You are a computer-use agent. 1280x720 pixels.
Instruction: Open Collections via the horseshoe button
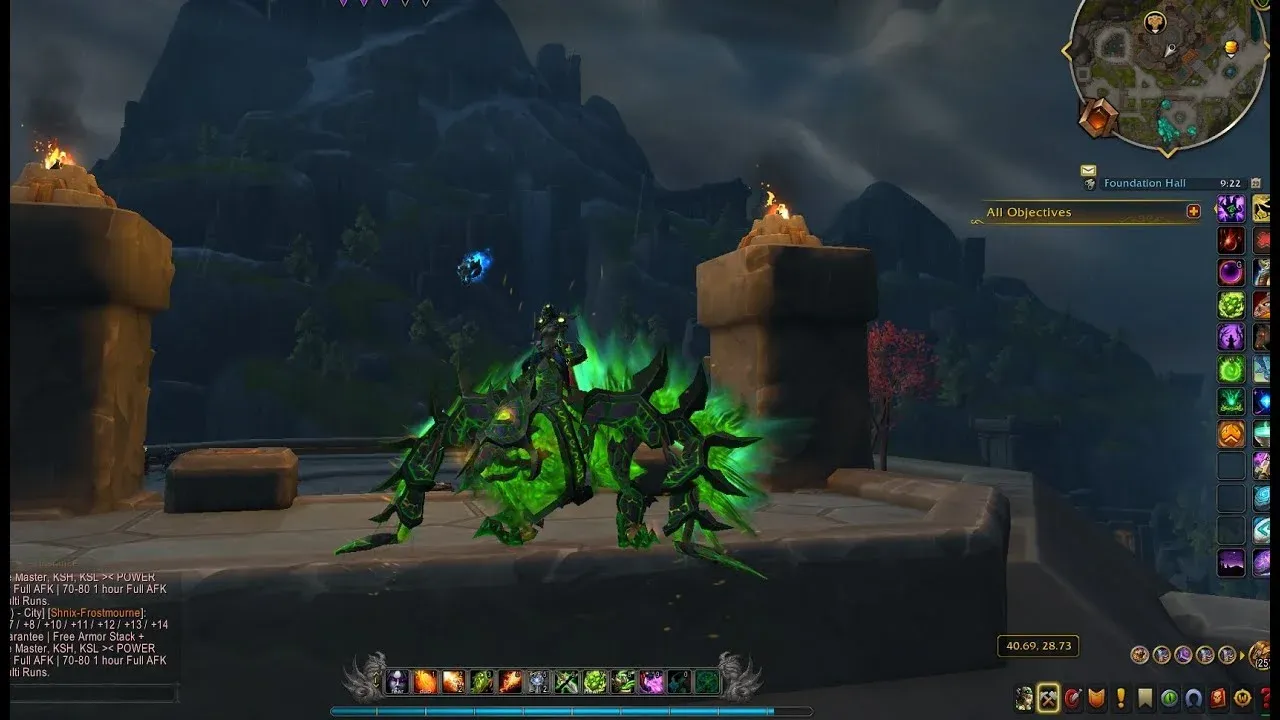click(x=1193, y=698)
